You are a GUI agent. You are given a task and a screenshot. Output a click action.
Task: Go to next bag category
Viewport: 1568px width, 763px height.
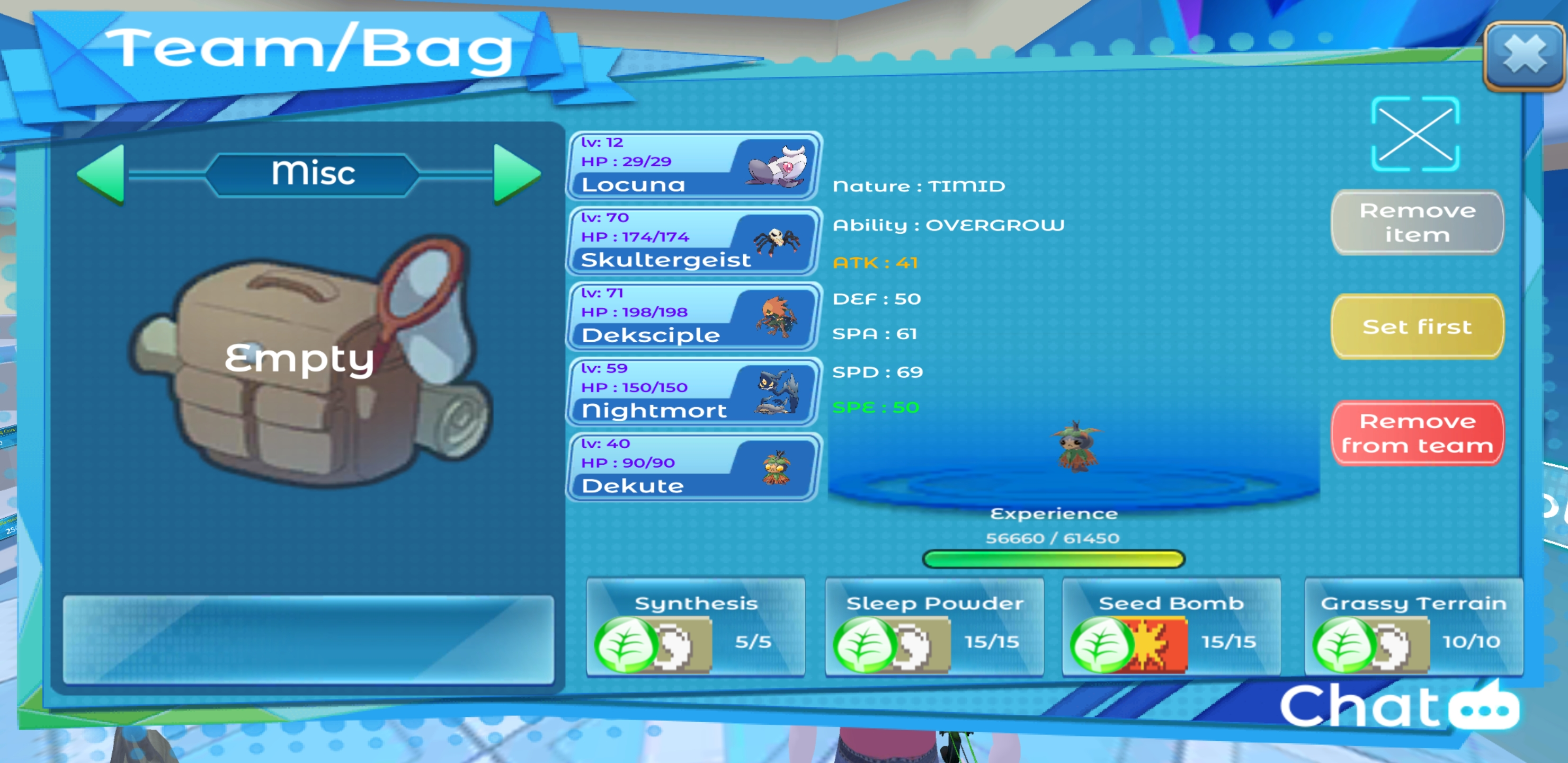(516, 174)
